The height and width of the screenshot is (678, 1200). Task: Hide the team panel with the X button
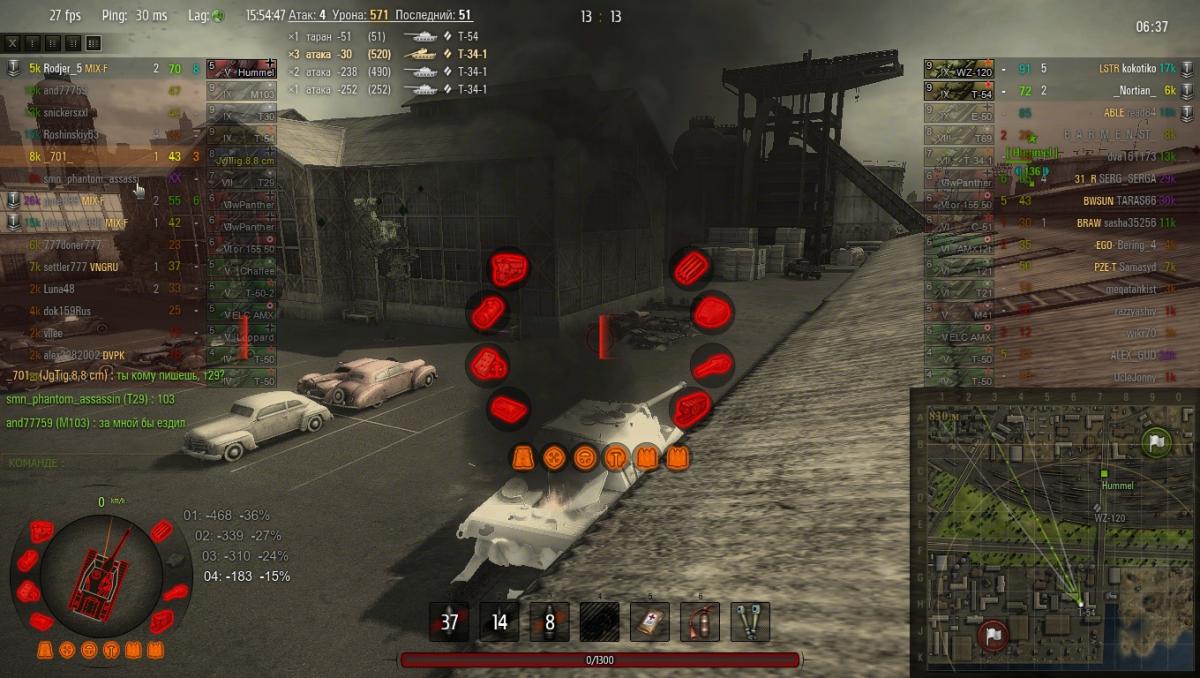[13, 43]
